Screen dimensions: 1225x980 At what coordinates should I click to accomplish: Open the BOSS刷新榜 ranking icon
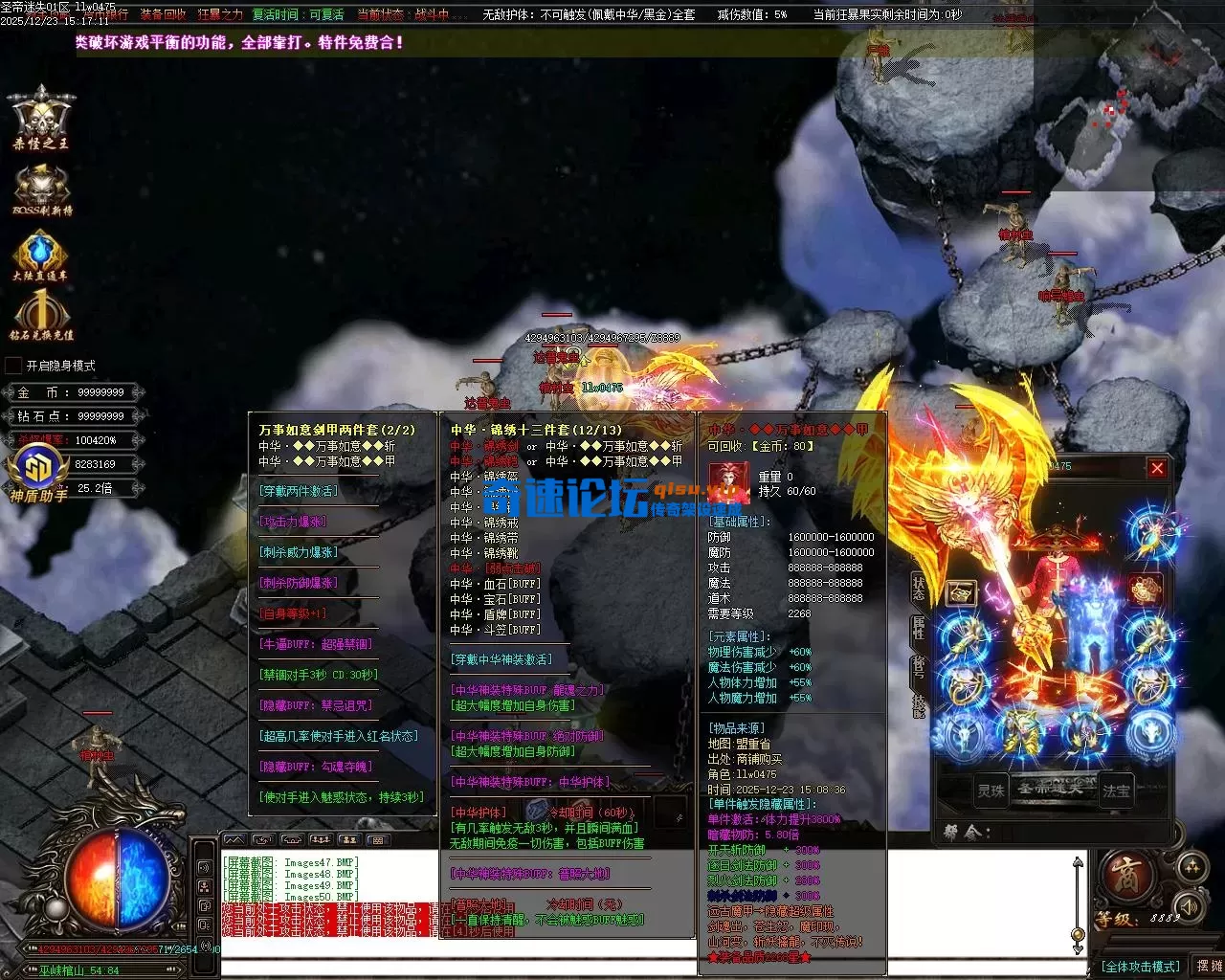(41, 189)
